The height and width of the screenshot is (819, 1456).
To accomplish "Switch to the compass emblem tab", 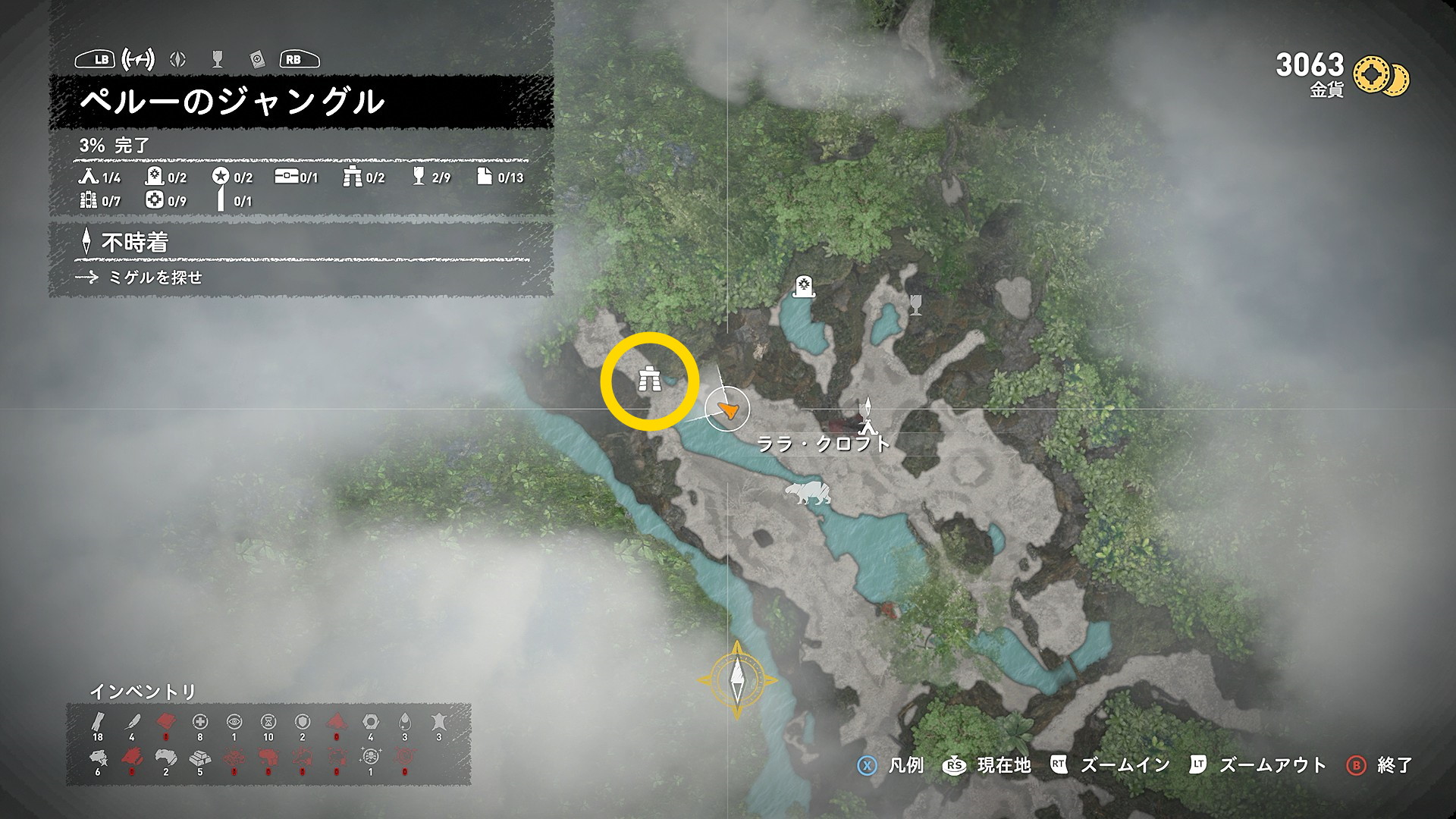I will click(x=177, y=59).
